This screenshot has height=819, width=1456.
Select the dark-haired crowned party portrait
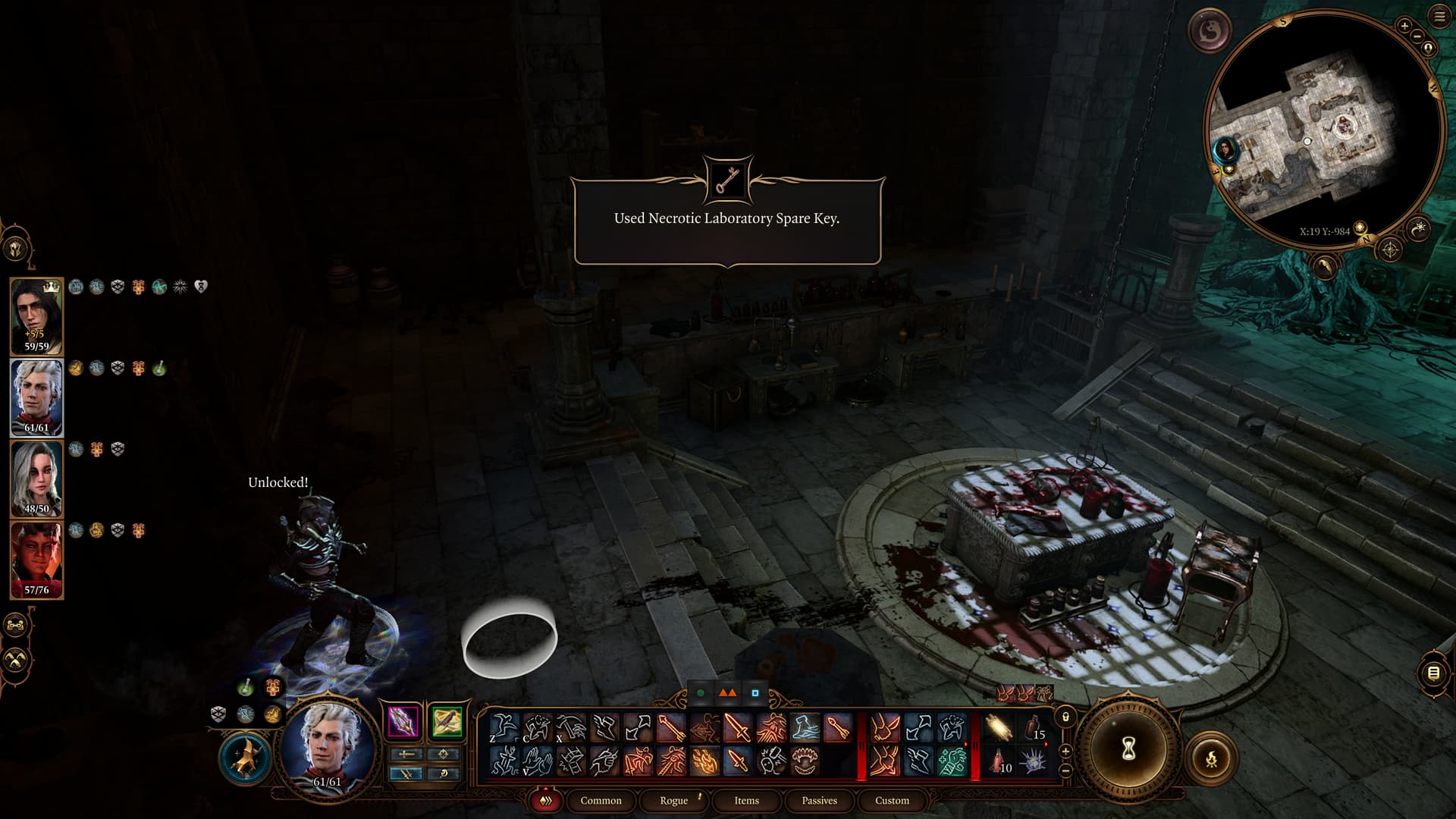[x=36, y=316]
